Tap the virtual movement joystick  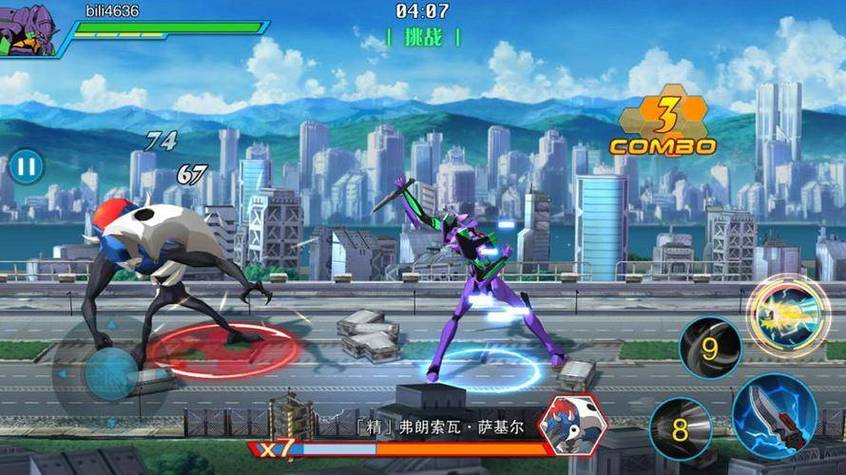click(110, 373)
